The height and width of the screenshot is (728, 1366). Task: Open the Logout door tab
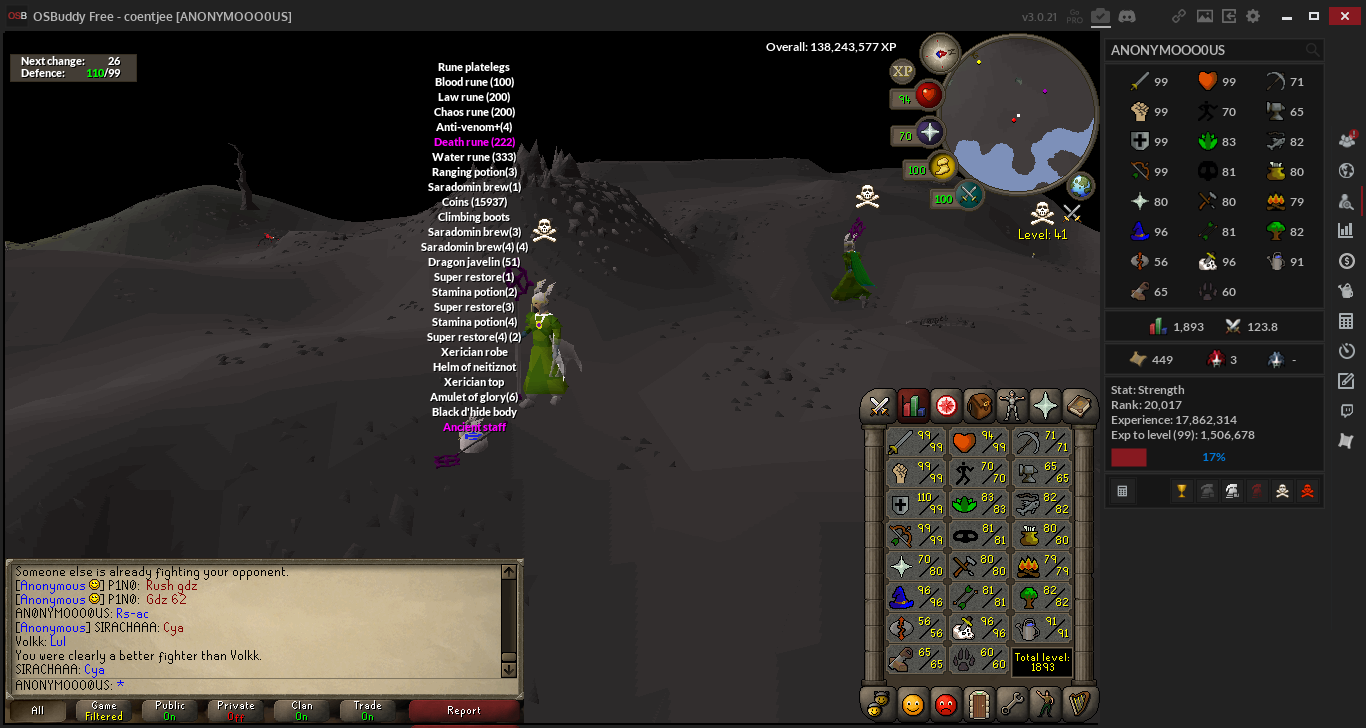point(979,703)
